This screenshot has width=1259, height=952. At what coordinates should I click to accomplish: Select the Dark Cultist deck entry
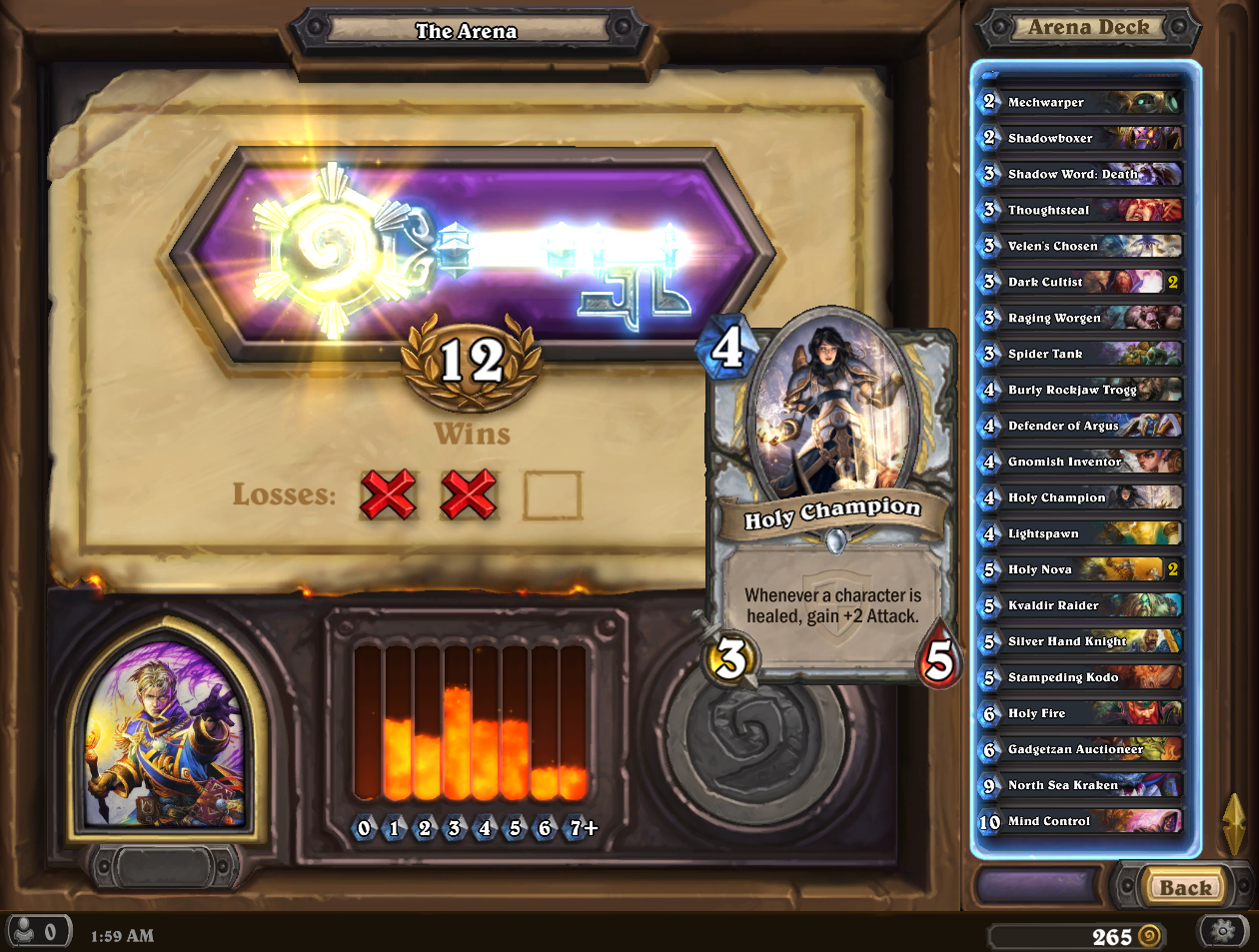pos(1081,282)
